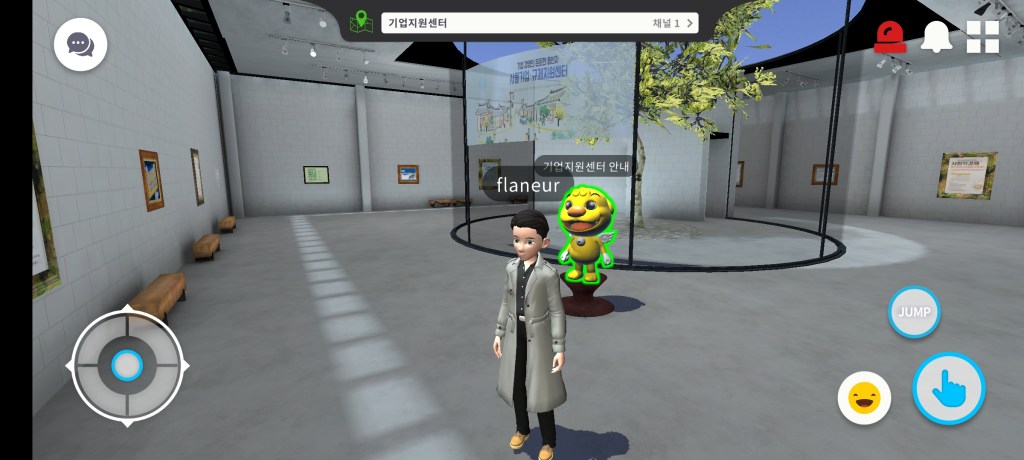The width and height of the screenshot is (1024, 460).
Task: Tap the JUMP button
Action: pyautogui.click(x=914, y=312)
